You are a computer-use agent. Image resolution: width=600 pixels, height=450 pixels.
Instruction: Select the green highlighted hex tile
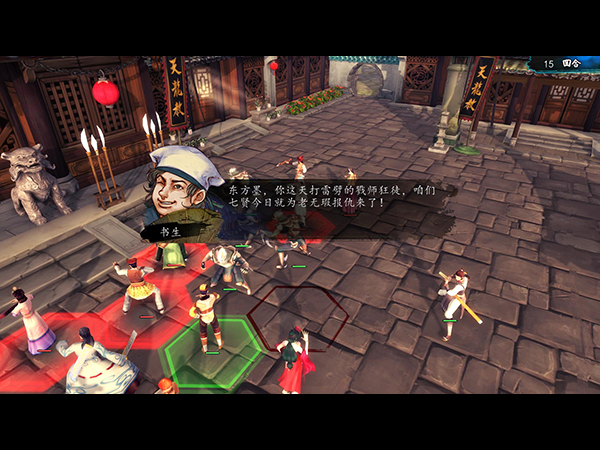(213, 350)
